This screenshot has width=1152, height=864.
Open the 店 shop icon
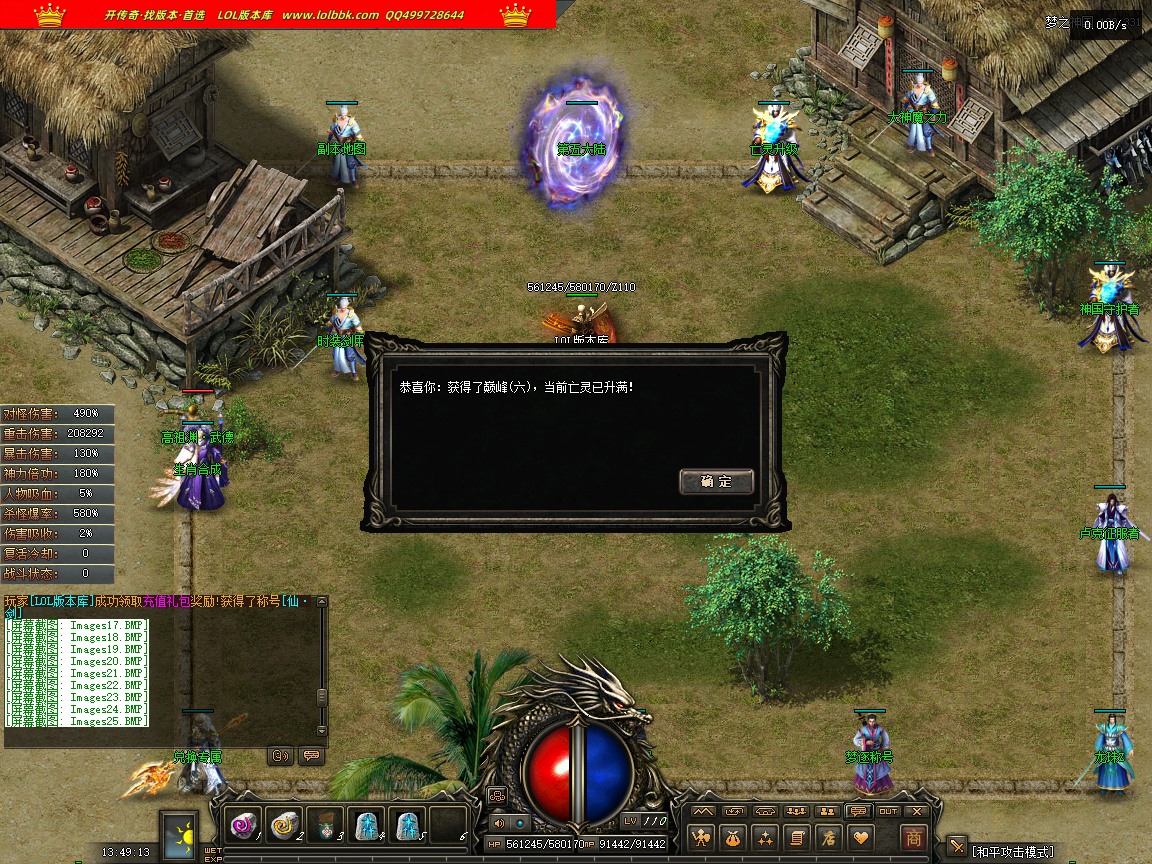click(x=828, y=837)
